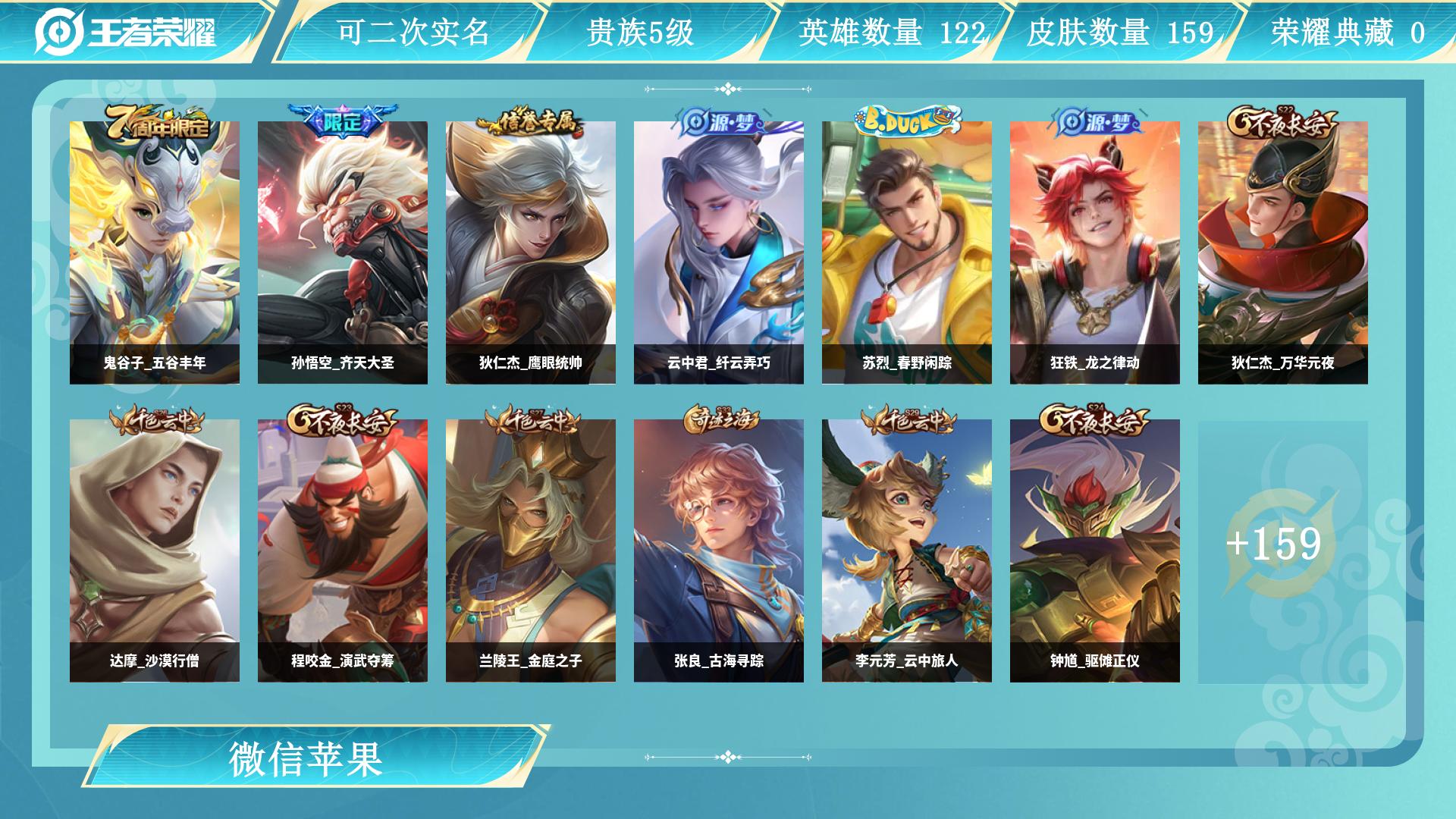This screenshot has width=1456, height=819.
Task: Choose the 贵族5级 header tab
Action: click(x=641, y=32)
